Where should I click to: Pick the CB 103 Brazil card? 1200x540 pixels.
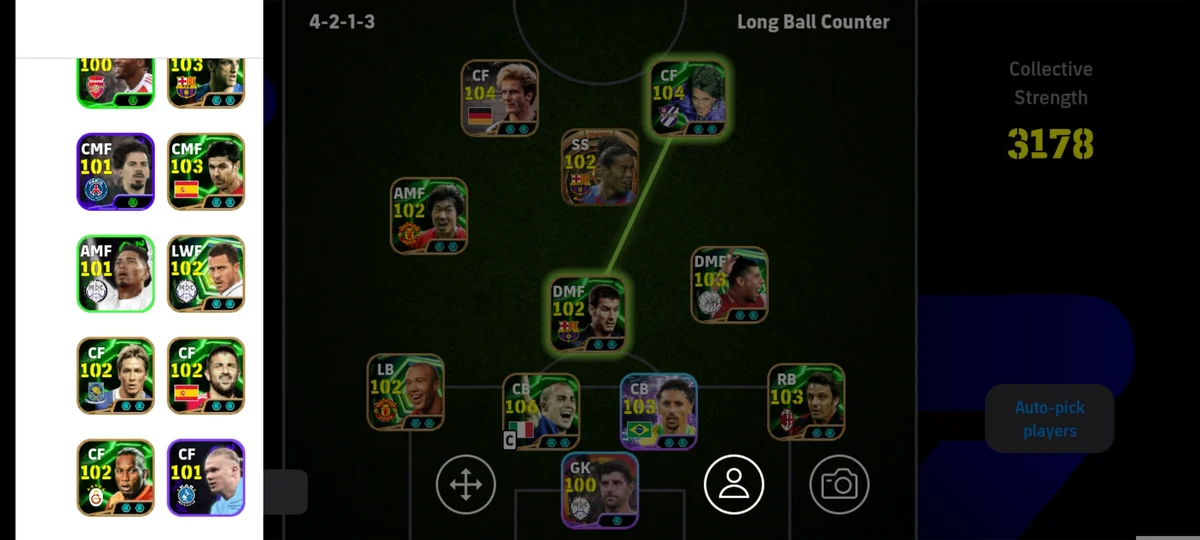[658, 411]
